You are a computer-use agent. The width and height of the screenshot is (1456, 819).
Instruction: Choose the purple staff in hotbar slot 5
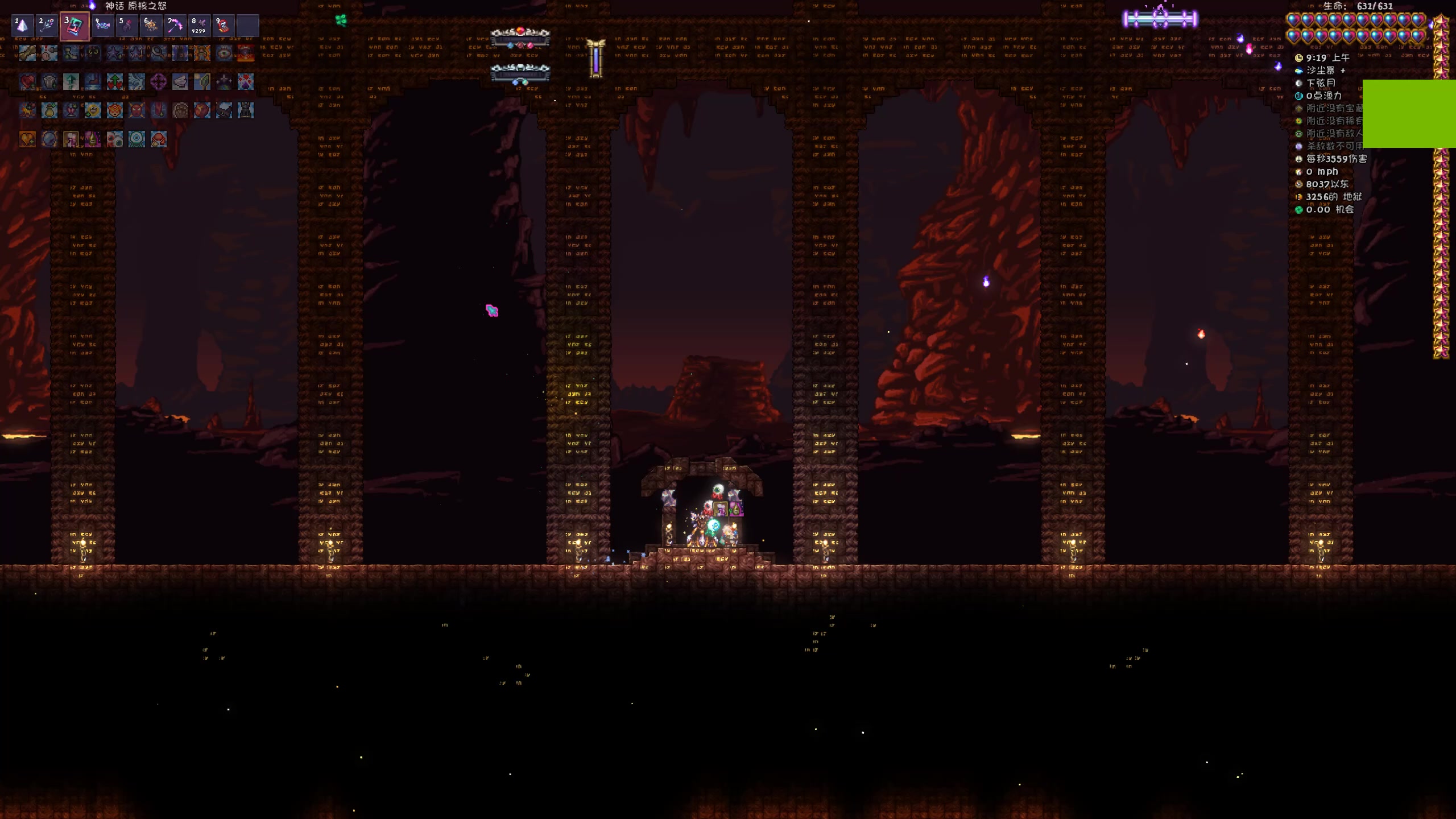tap(126, 26)
